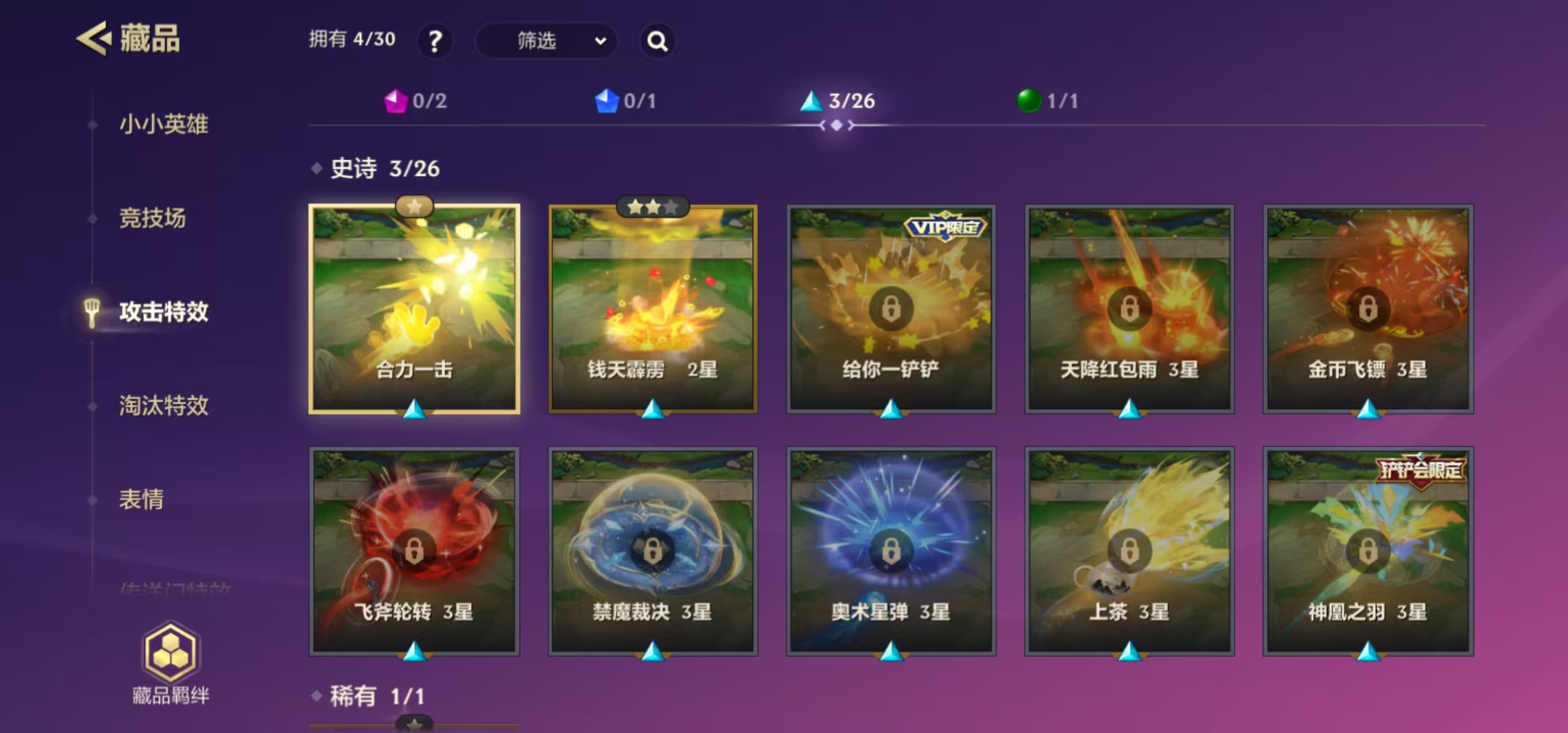Viewport: 1568px width, 733px height.
Task: Select the locked 天降红包雨 card
Action: coord(1130,309)
